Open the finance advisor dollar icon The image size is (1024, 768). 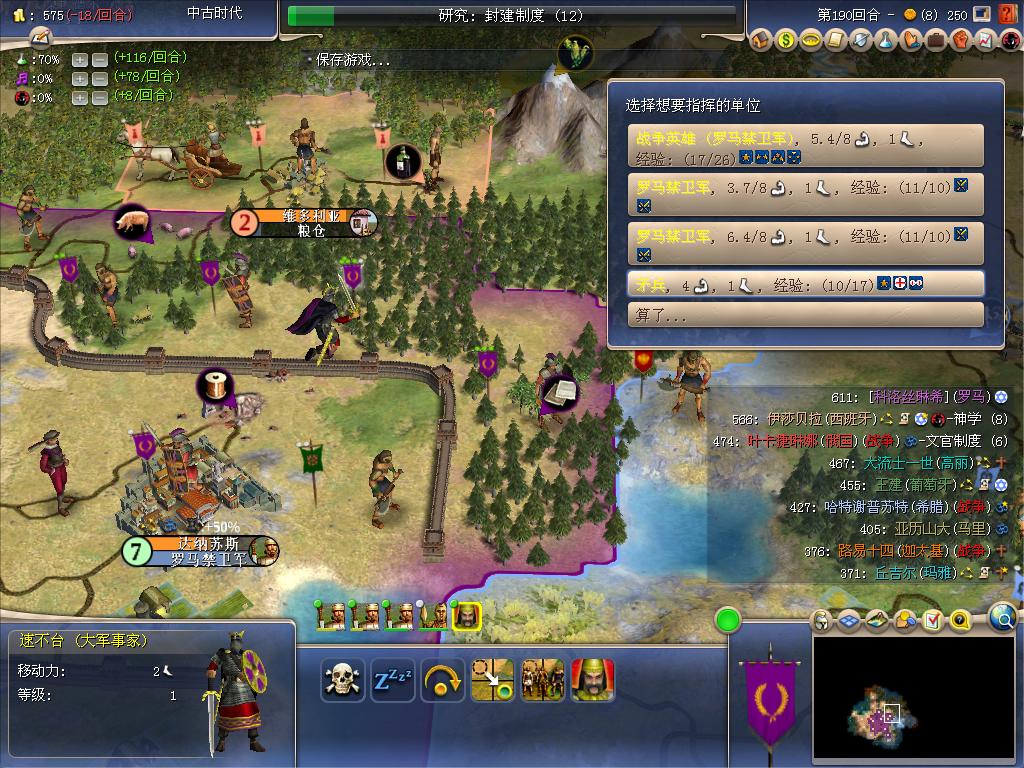785,41
